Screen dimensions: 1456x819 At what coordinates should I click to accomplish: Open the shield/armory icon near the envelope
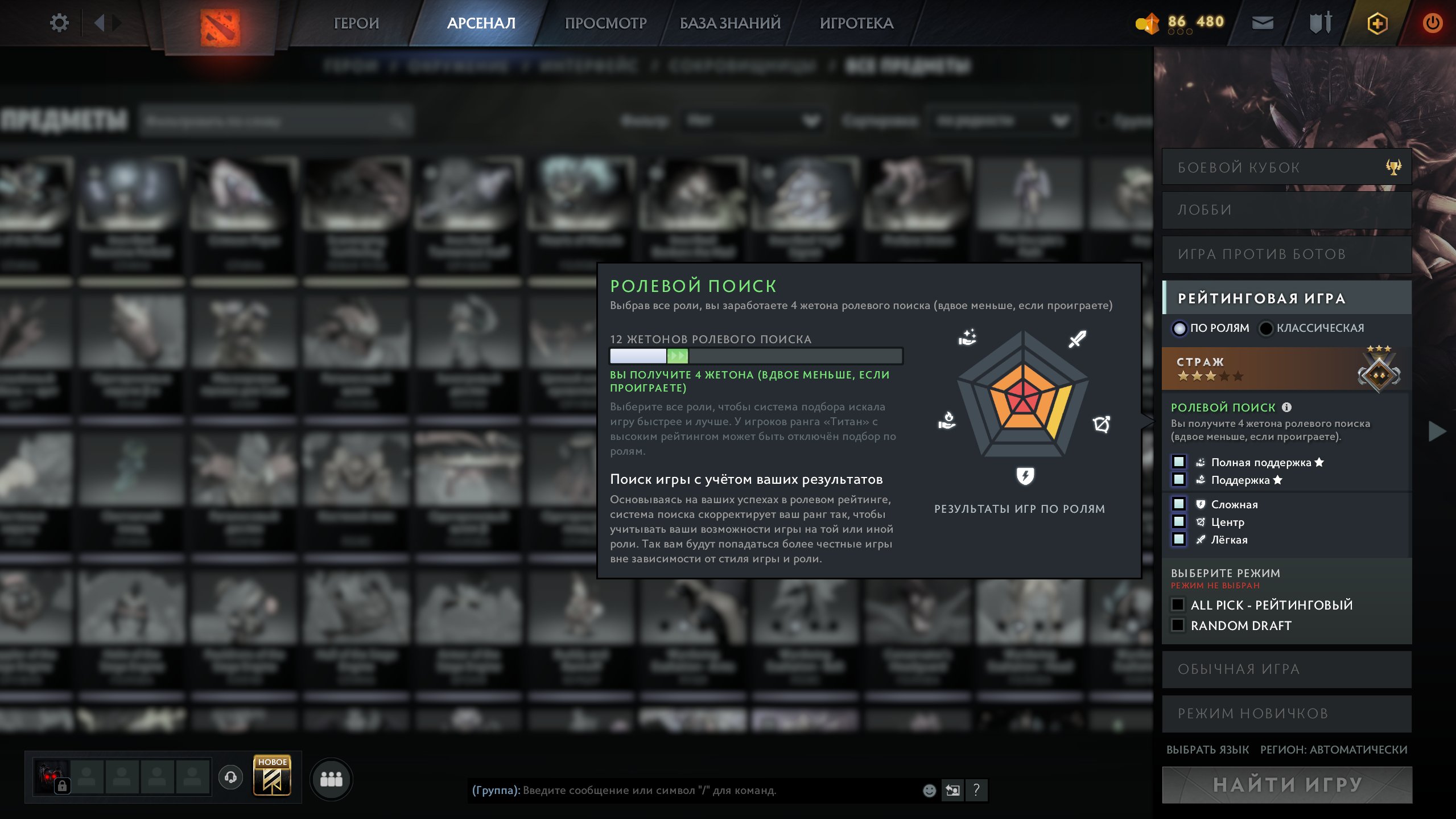[x=1321, y=23]
